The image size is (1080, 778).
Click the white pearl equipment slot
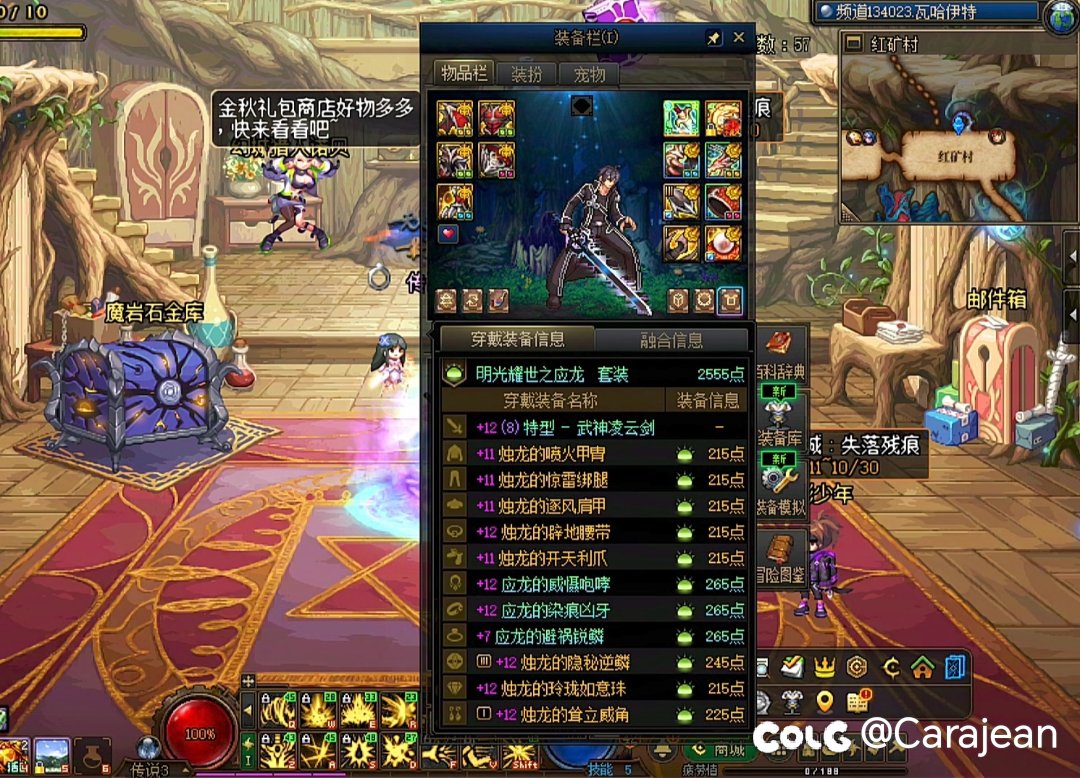tap(723, 242)
